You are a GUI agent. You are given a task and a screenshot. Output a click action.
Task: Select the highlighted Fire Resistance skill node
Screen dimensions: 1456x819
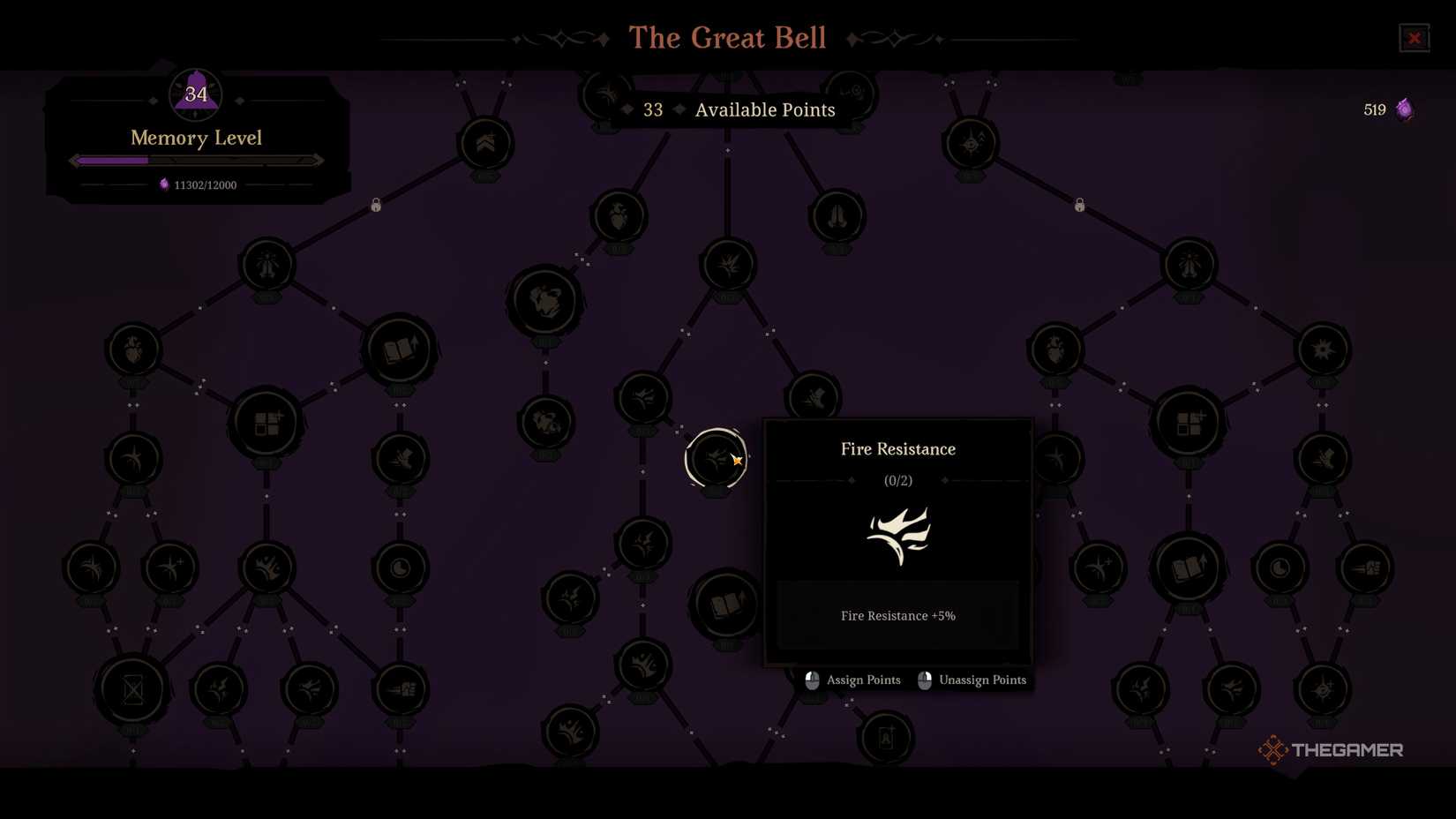coord(717,459)
